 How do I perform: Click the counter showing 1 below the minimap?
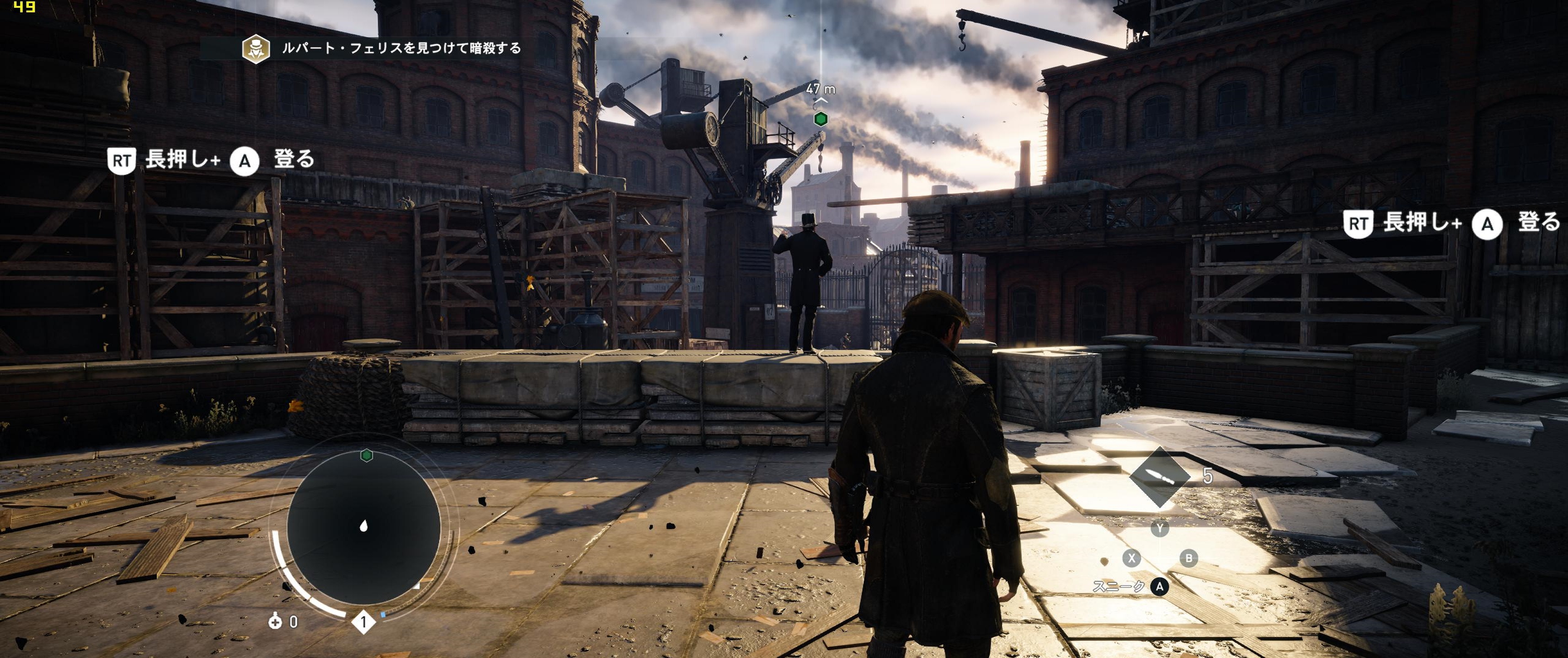(363, 621)
